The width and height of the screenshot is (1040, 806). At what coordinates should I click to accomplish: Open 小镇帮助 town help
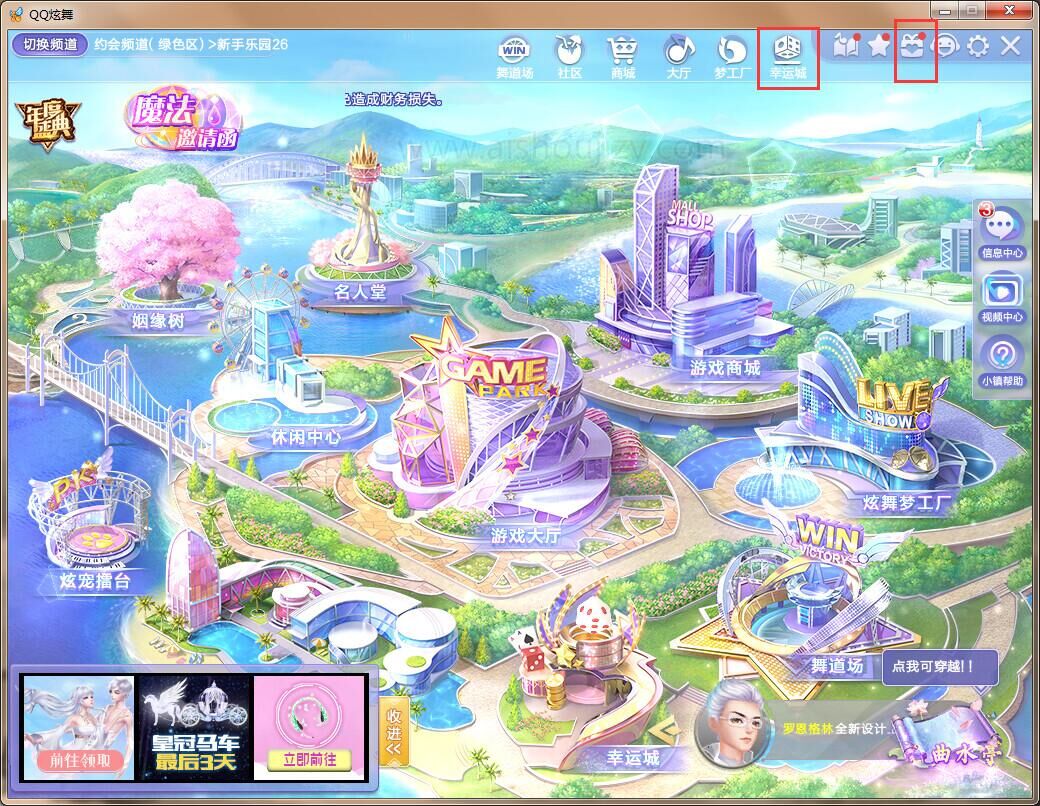click(x=1002, y=362)
